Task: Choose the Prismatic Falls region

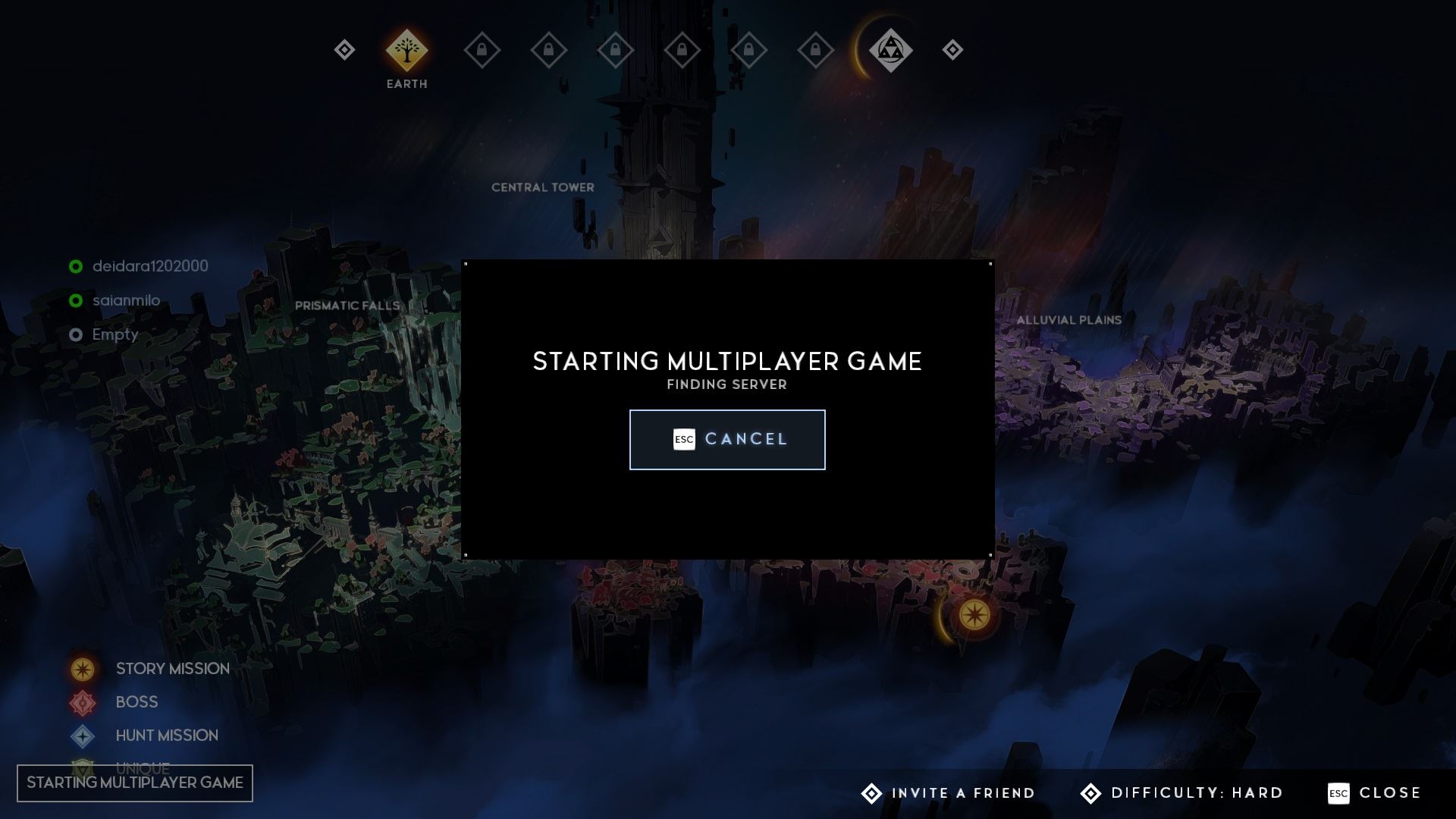Action: coord(347,306)
